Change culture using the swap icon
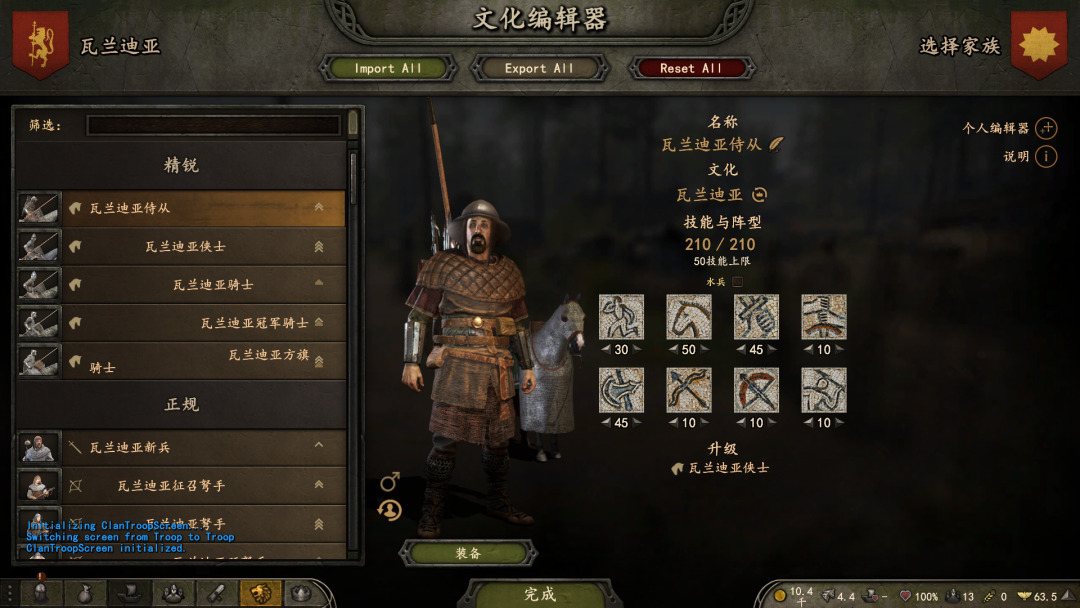Image resolution: width=1080 pixels, height=608 pixels. coord(760,195)
